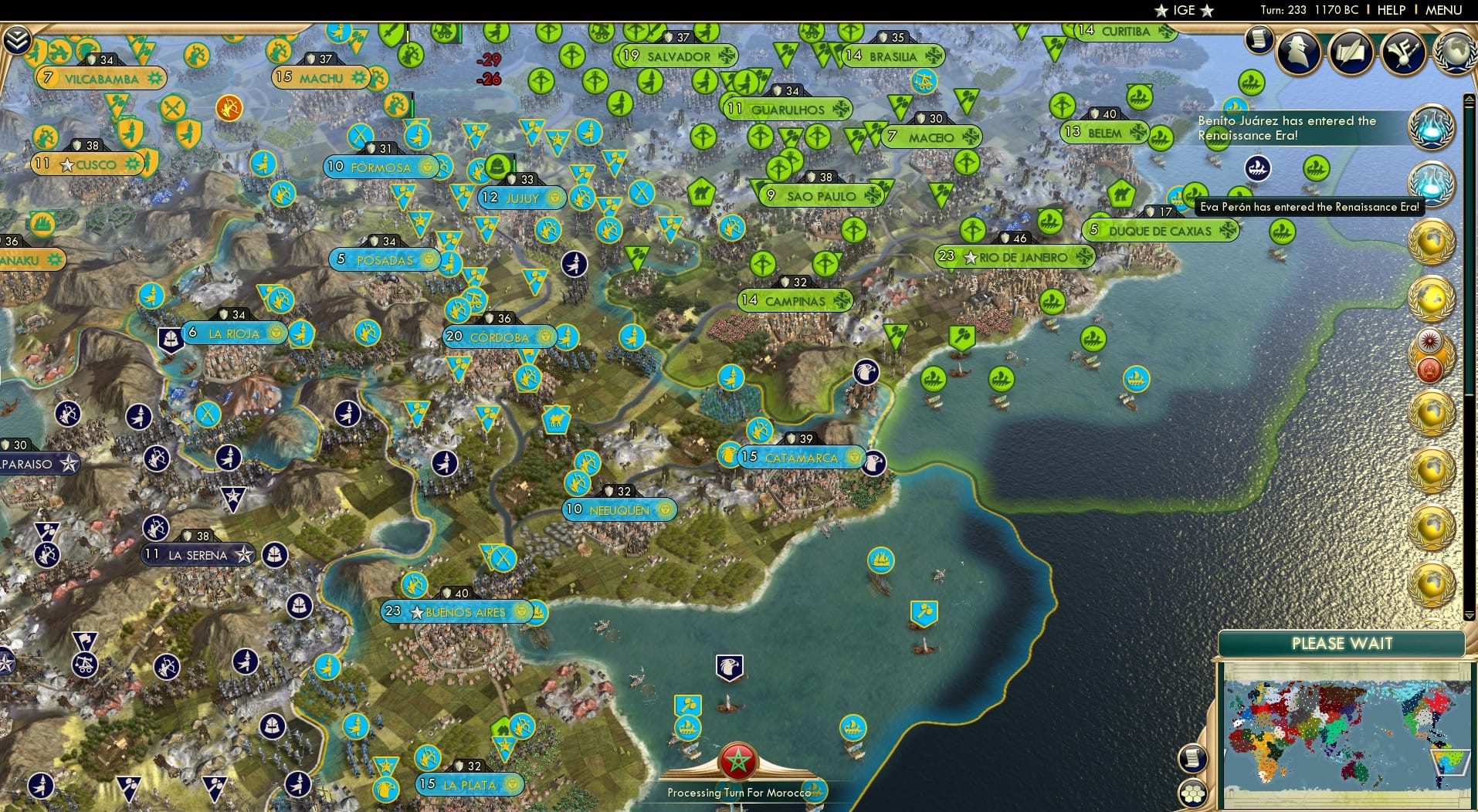Click HELP in the top bar

pos(1390,10)
